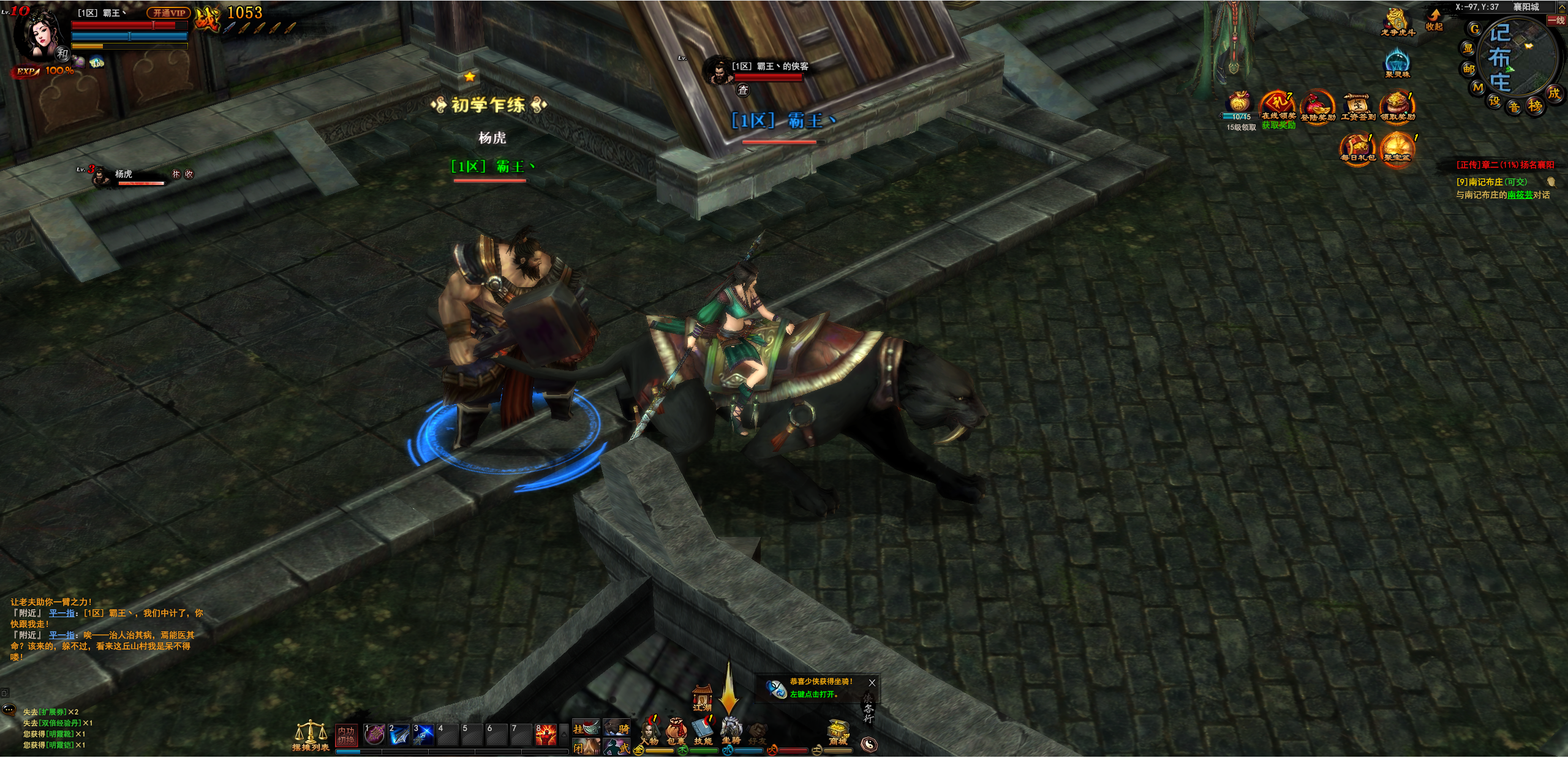
Task: Toggle the 音 sound button by the minimap
Action: tap(1514, 108)
